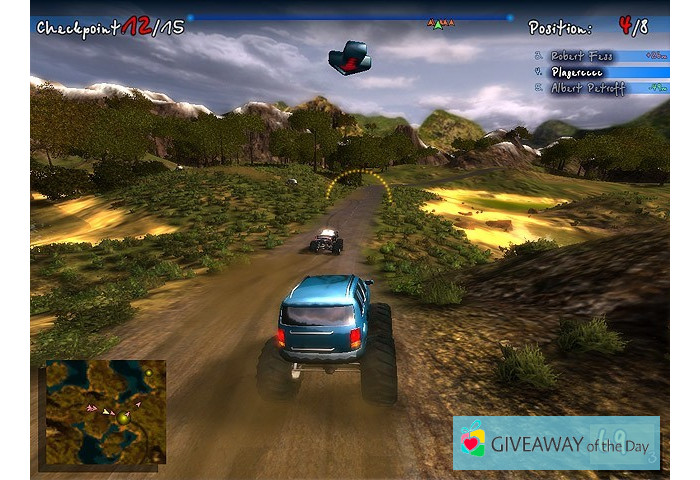Select the Player row in standings
This screenshot has width=700, height=480.
pos(600,72)
